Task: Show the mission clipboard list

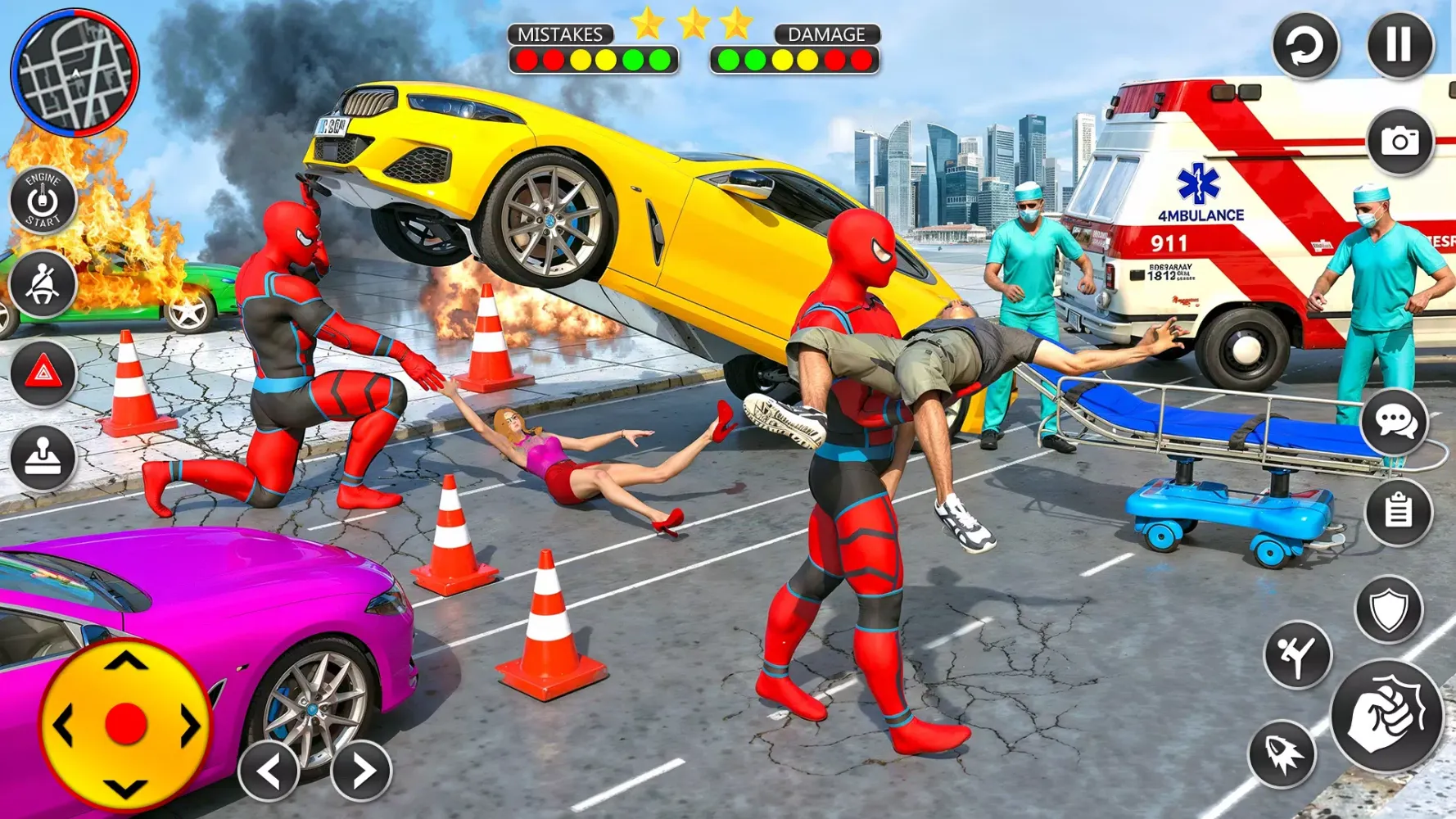Action: 1398,512
